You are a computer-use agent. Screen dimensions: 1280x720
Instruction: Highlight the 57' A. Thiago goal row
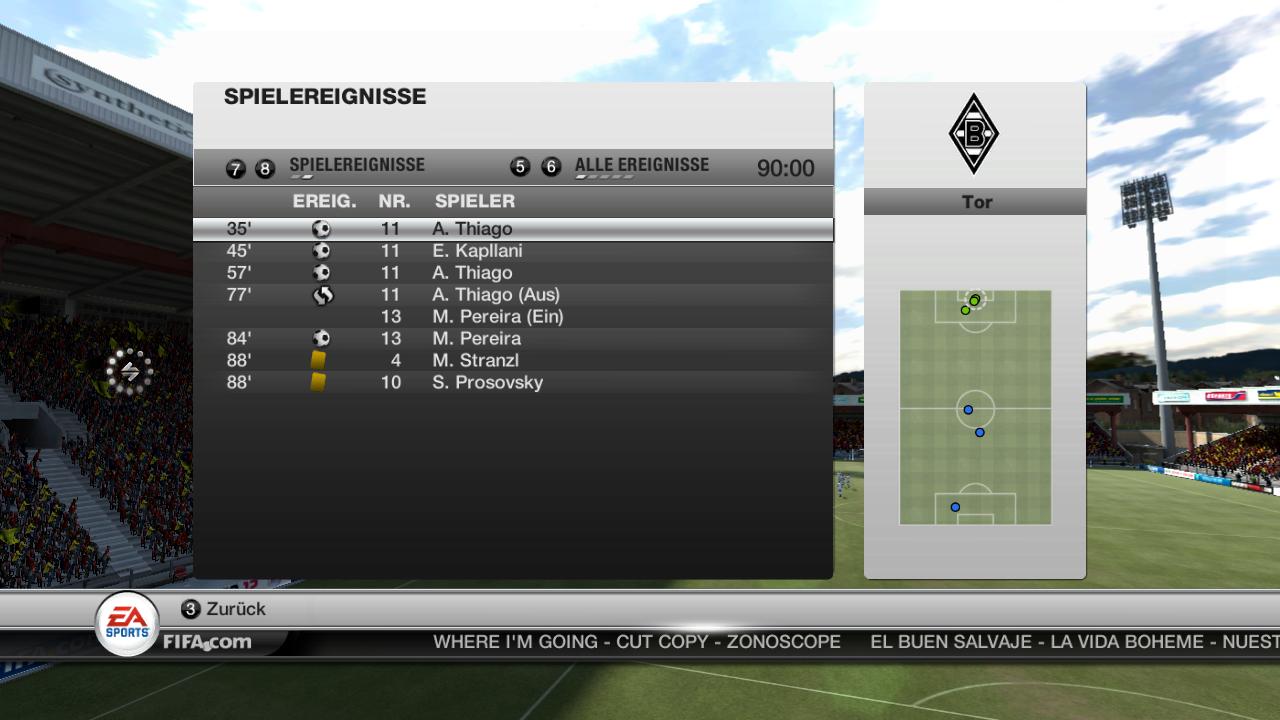coord(512,273)
